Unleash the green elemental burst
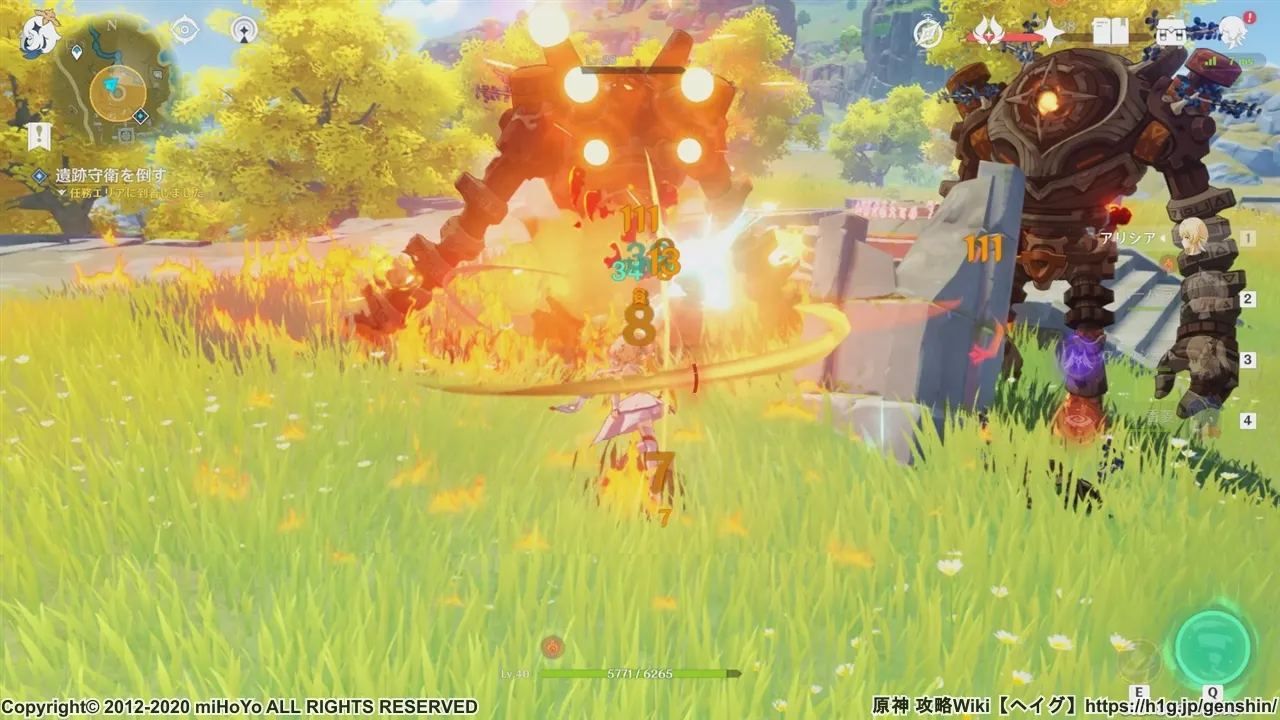The width and height of the screenshot is (1280, 720). (x=1213, y=647)
